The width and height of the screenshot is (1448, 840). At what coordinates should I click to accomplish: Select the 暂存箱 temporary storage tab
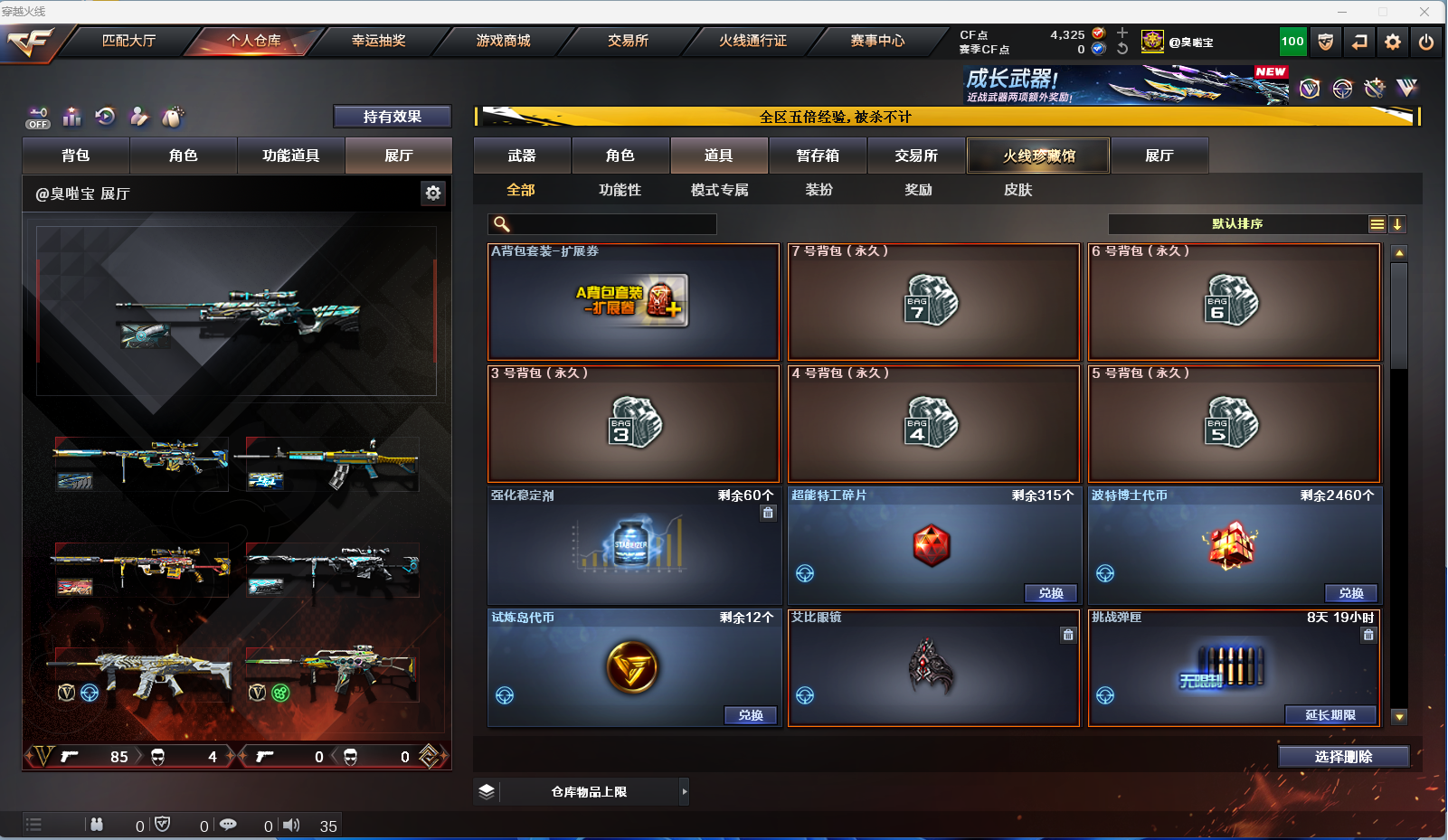(818, 156)
